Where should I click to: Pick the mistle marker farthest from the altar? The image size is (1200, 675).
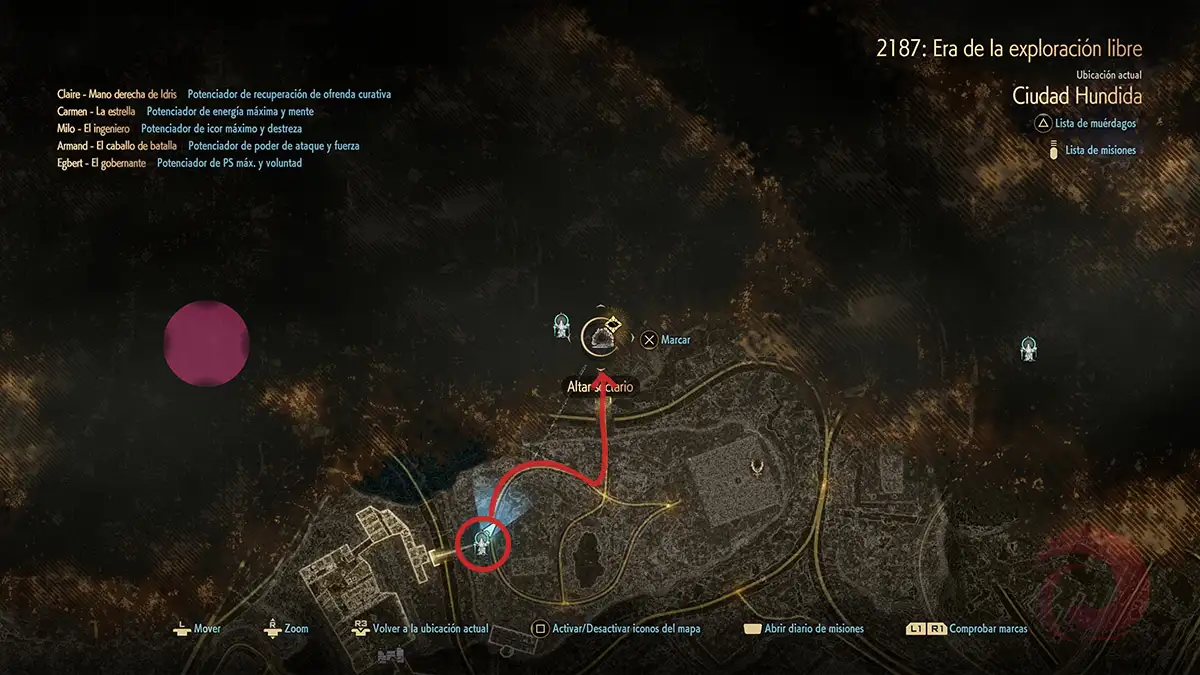[1027, 349]
